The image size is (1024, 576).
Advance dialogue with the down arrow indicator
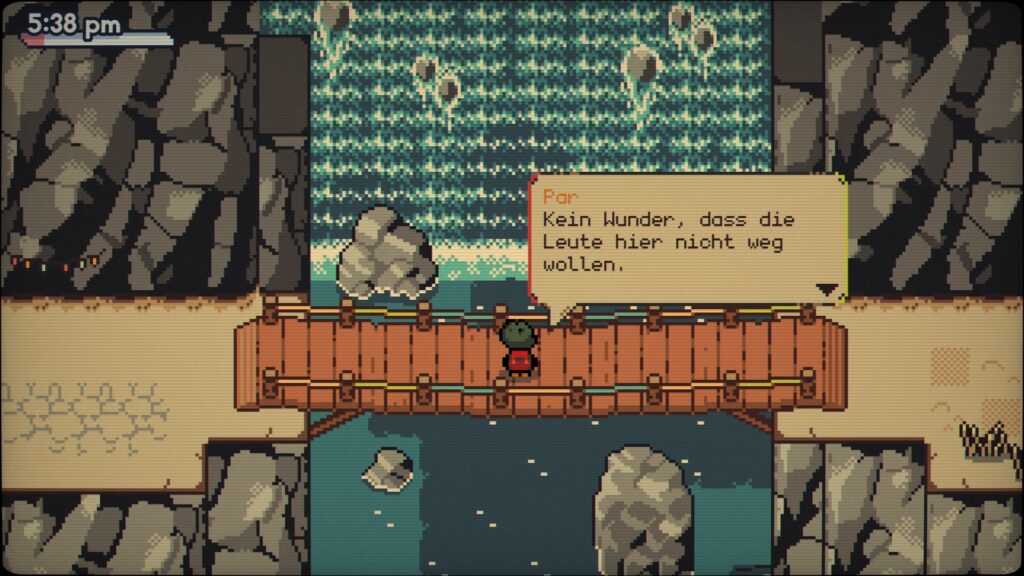(x=826, y=289)
